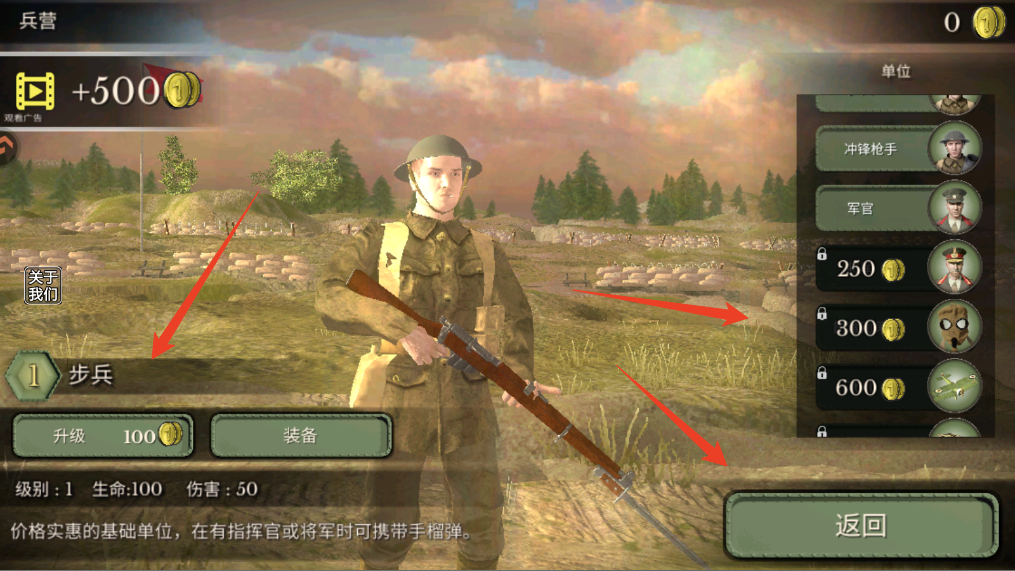Upgrade infantry with the 升级 button
Image resolution: width=1015 pixels, height=571 pixels.
102,435
